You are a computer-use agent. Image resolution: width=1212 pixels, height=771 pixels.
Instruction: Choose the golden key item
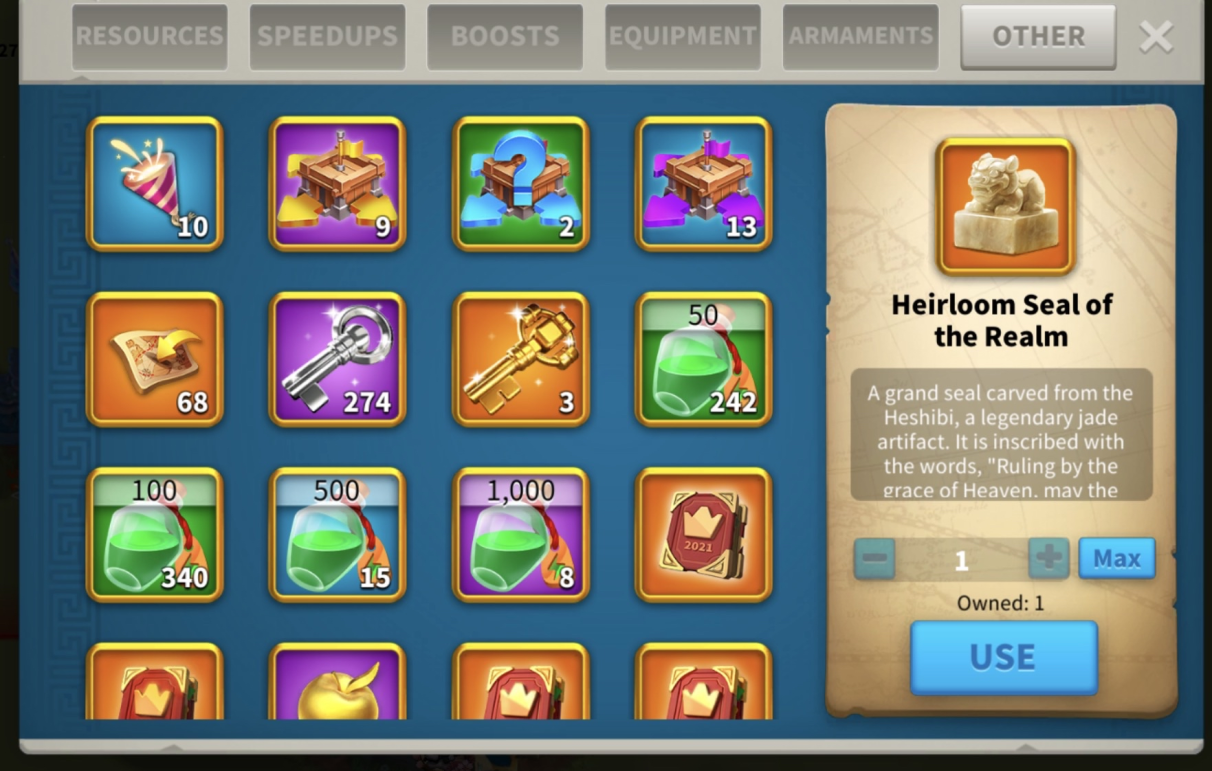tap(521, 359)
